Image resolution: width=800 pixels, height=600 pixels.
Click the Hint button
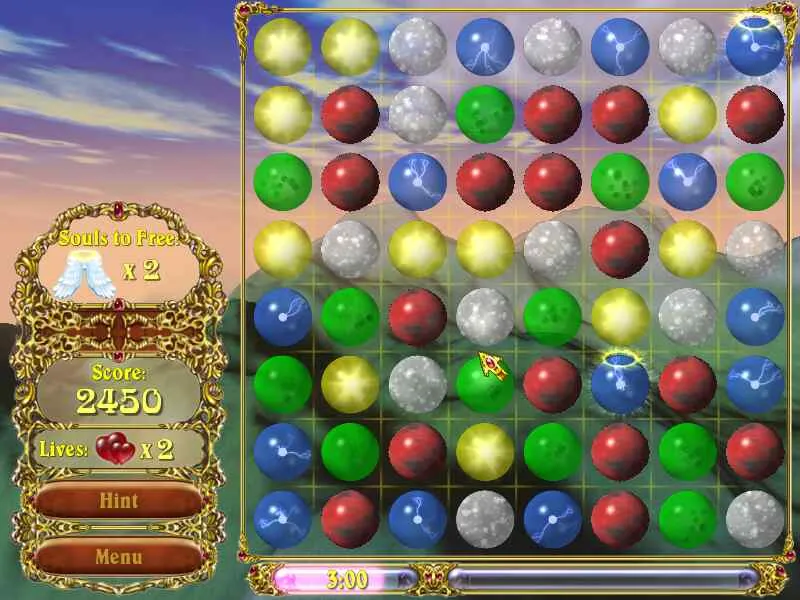click(119, 501)
